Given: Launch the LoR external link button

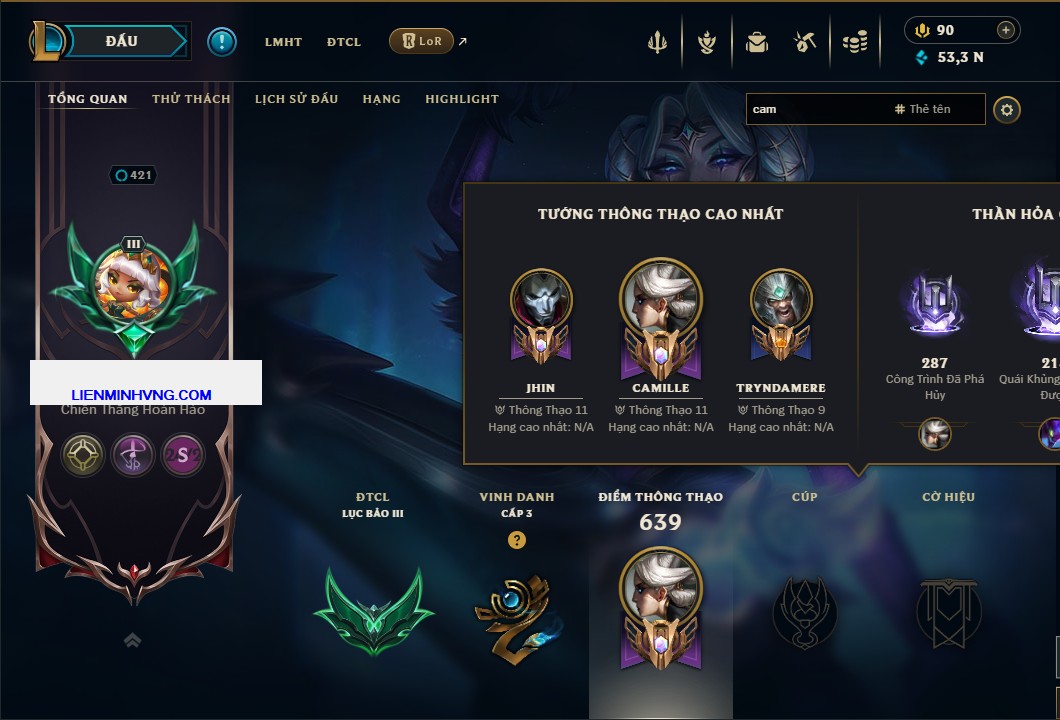Looking at the screenshot, I should click(x=421, y=41).
